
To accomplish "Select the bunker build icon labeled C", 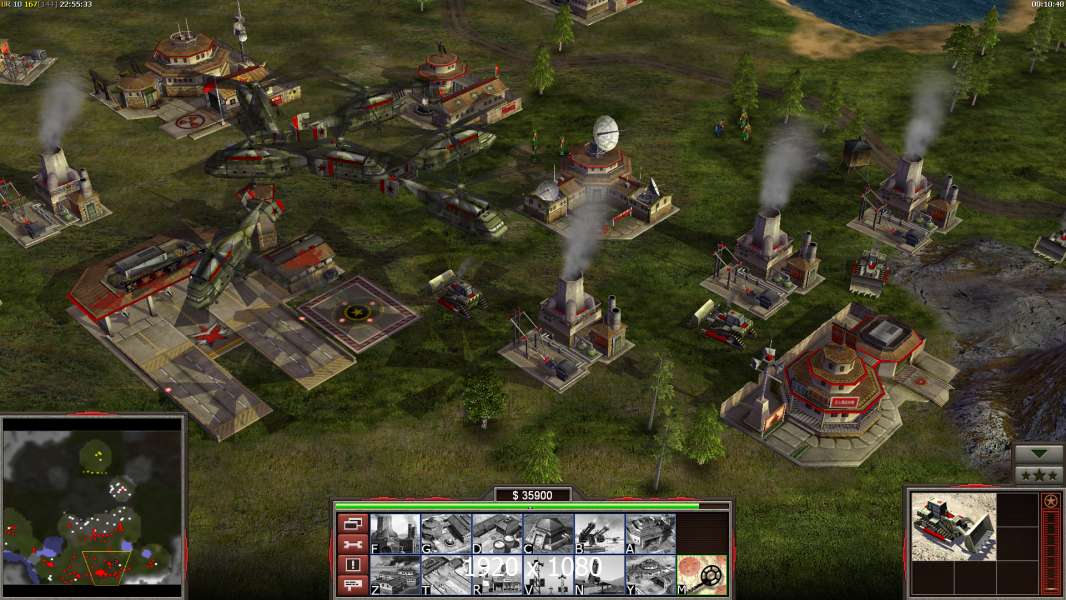I will pos(548,533).
